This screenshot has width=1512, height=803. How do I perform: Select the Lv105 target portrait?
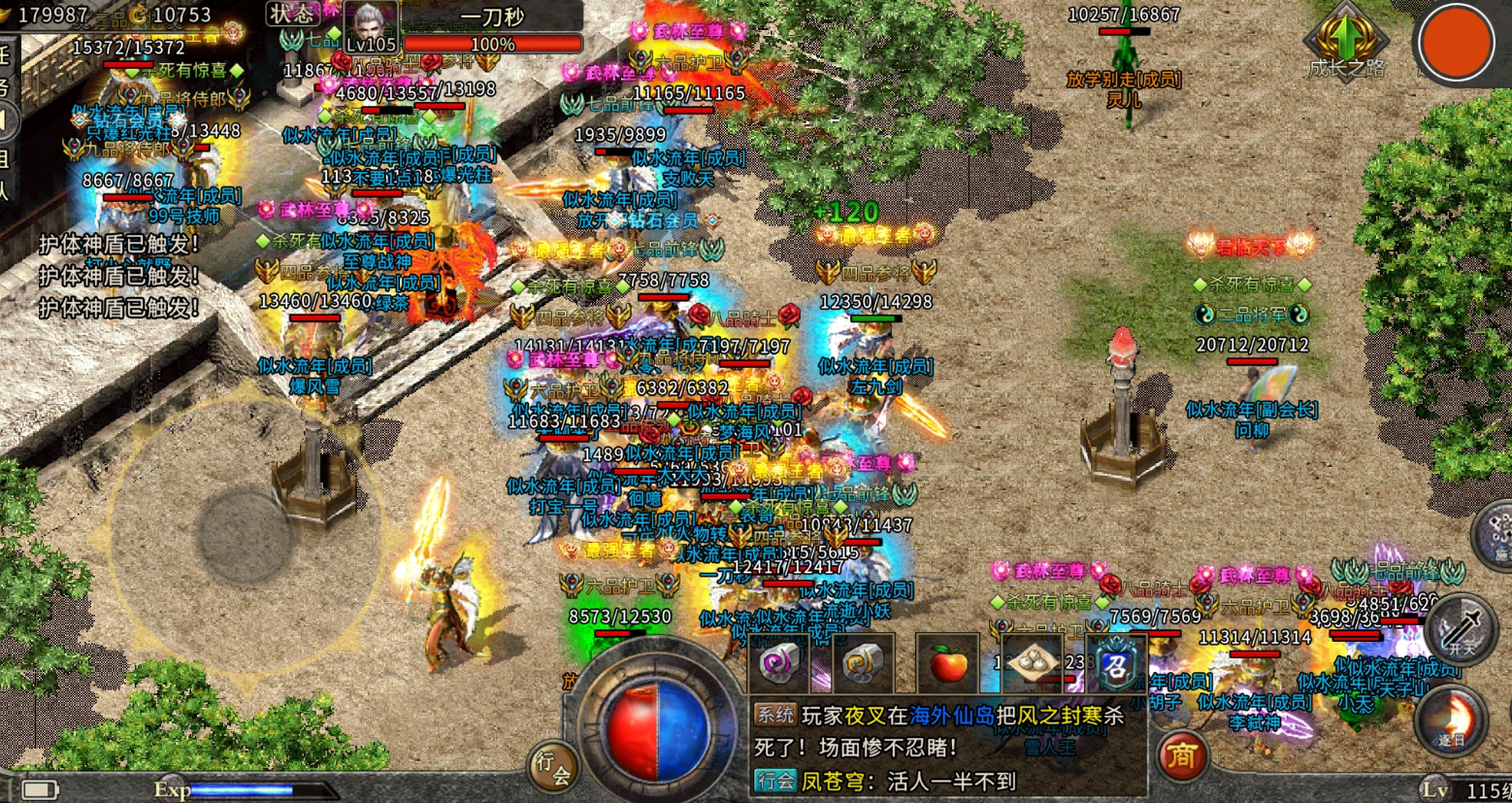pyautogui.click(x=370, y=27)
